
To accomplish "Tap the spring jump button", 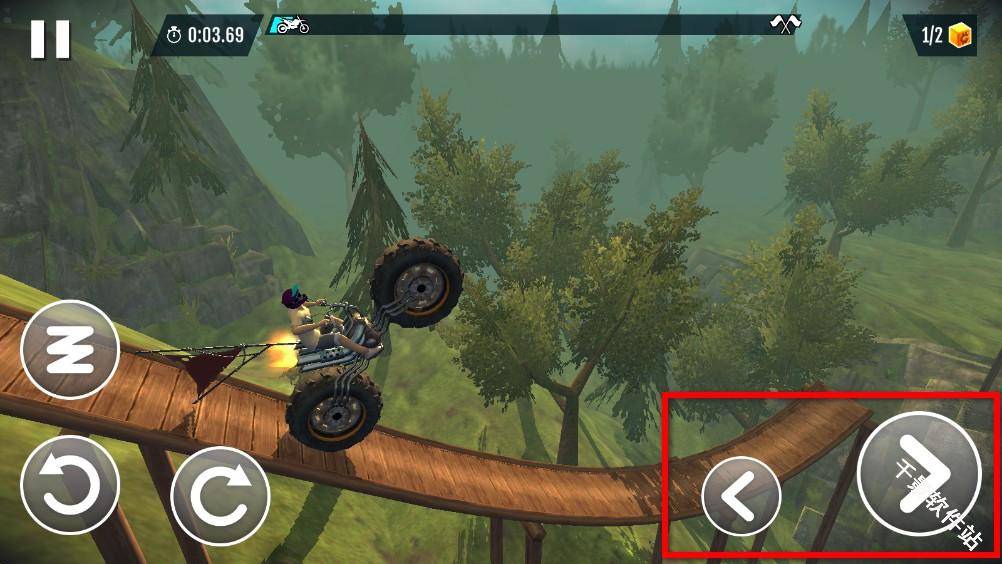I will (70, 349).
